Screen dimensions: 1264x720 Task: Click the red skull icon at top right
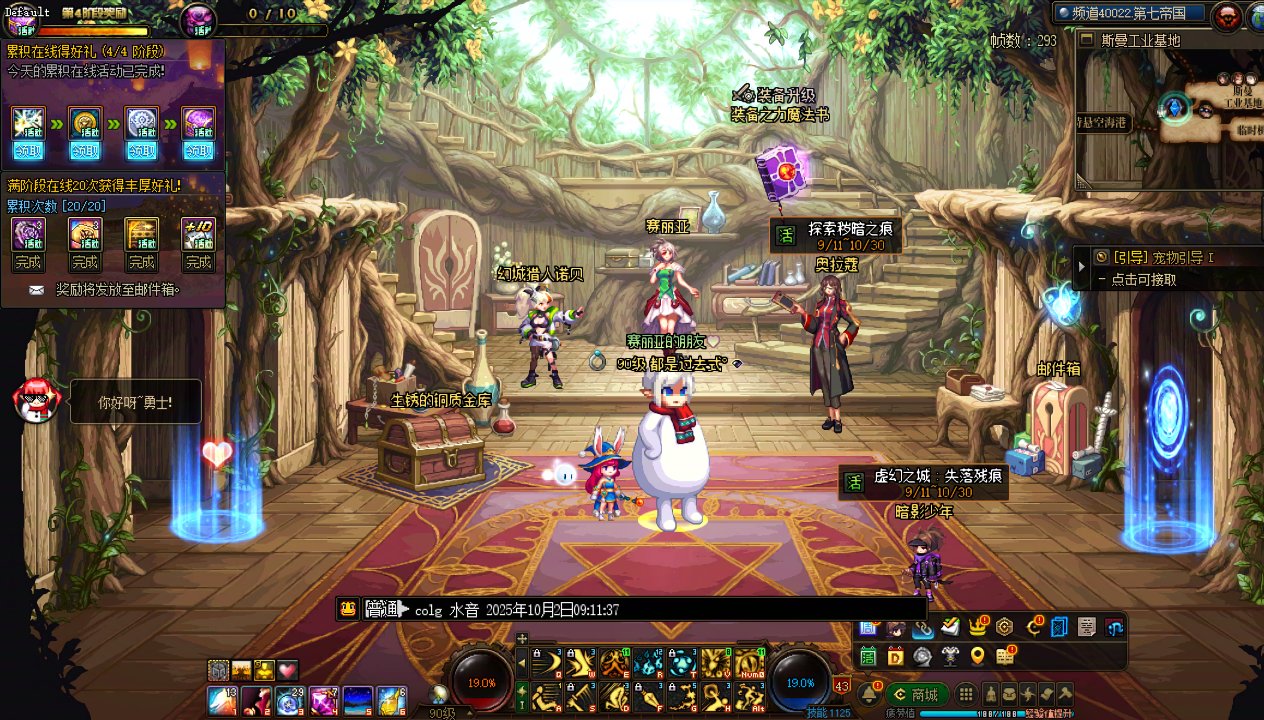coord(1226,16)
